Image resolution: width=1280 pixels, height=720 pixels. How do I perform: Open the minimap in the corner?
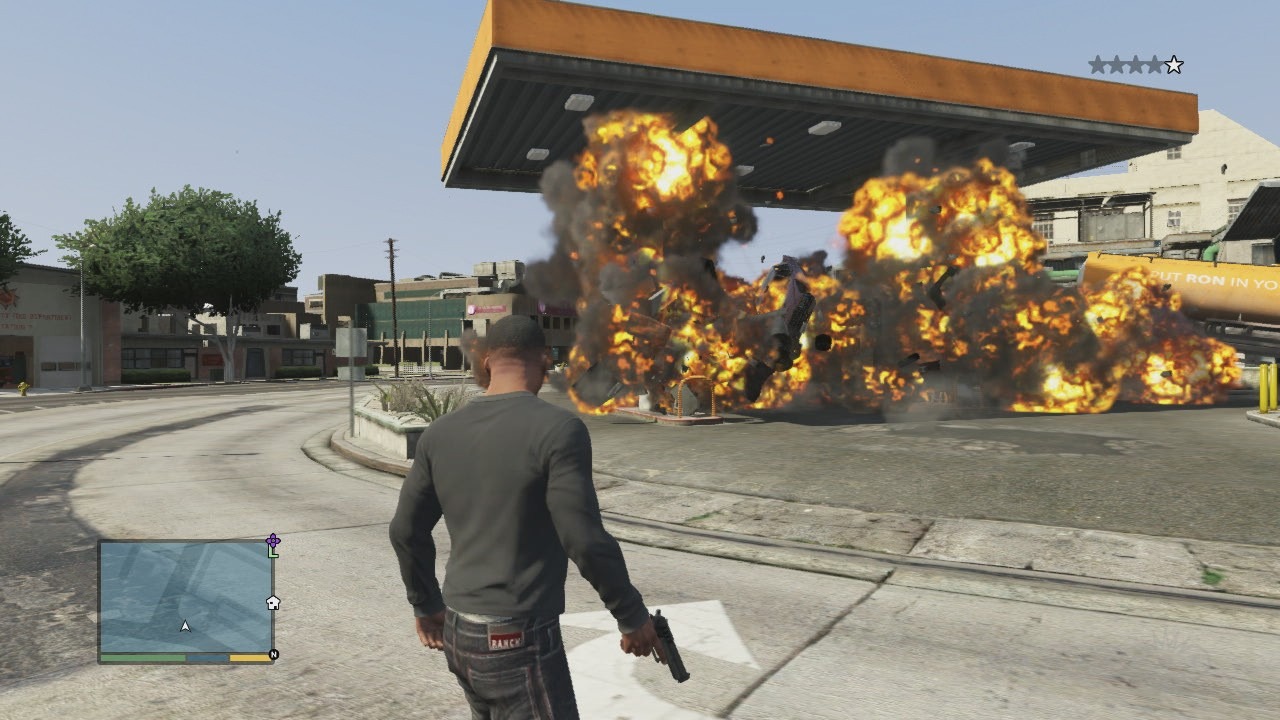pos(186,597)
